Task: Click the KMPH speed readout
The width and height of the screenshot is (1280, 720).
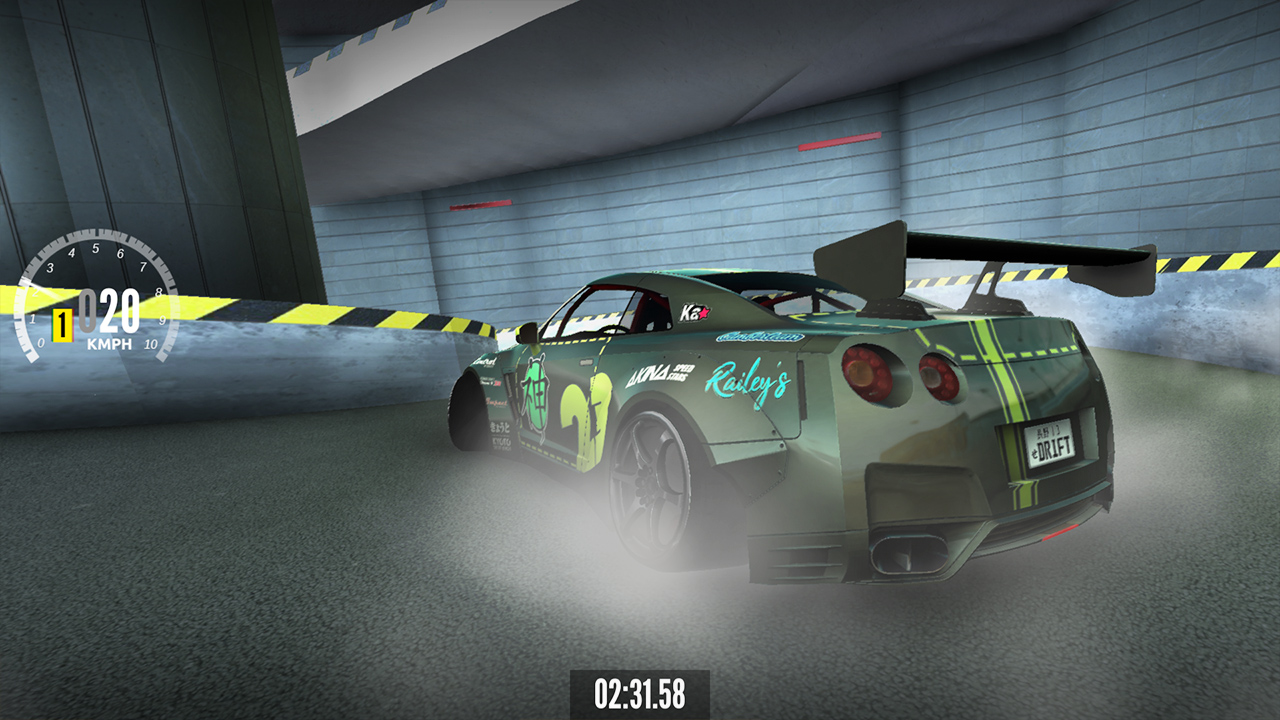Action: [x=108, y=342]
